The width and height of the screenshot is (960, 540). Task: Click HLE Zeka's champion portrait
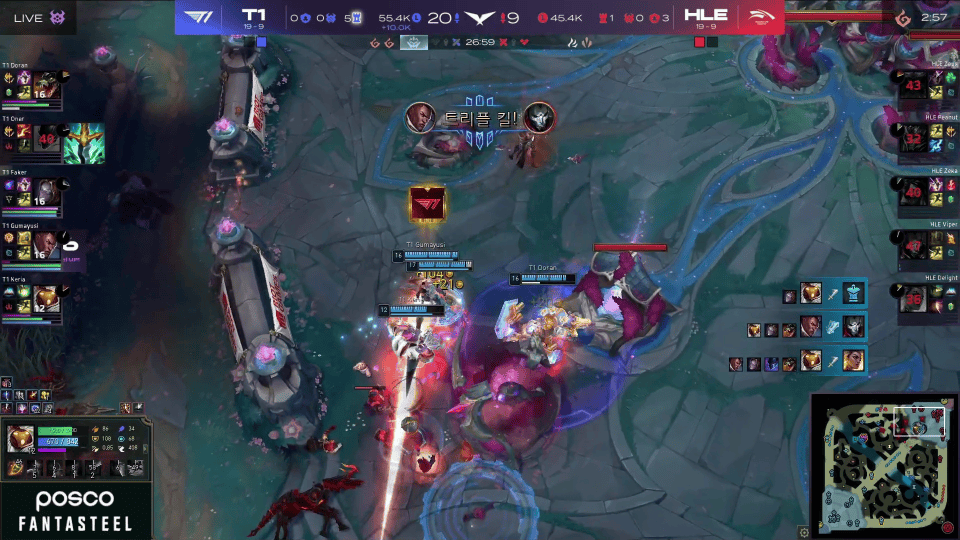point(912,192)
